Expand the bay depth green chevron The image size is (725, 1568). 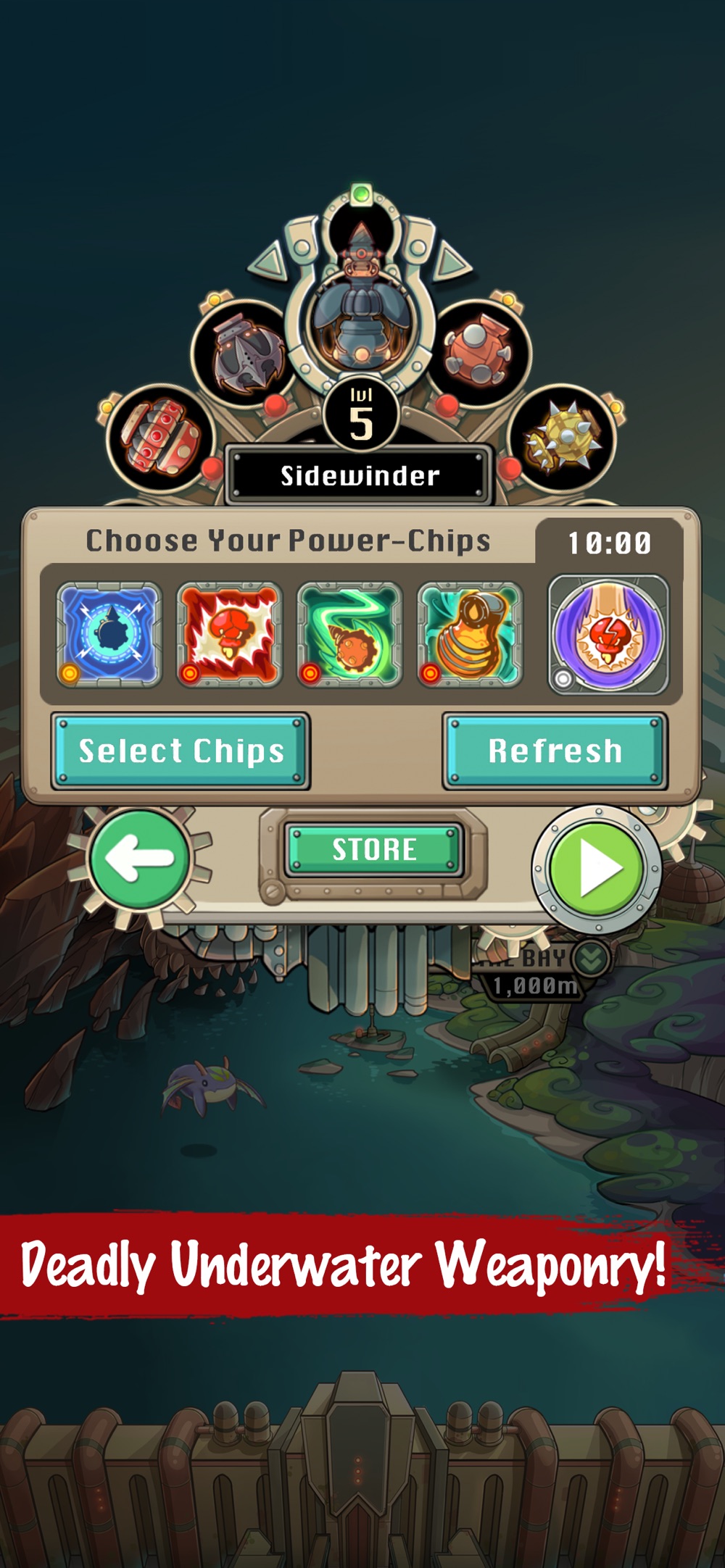pos(591,958)
